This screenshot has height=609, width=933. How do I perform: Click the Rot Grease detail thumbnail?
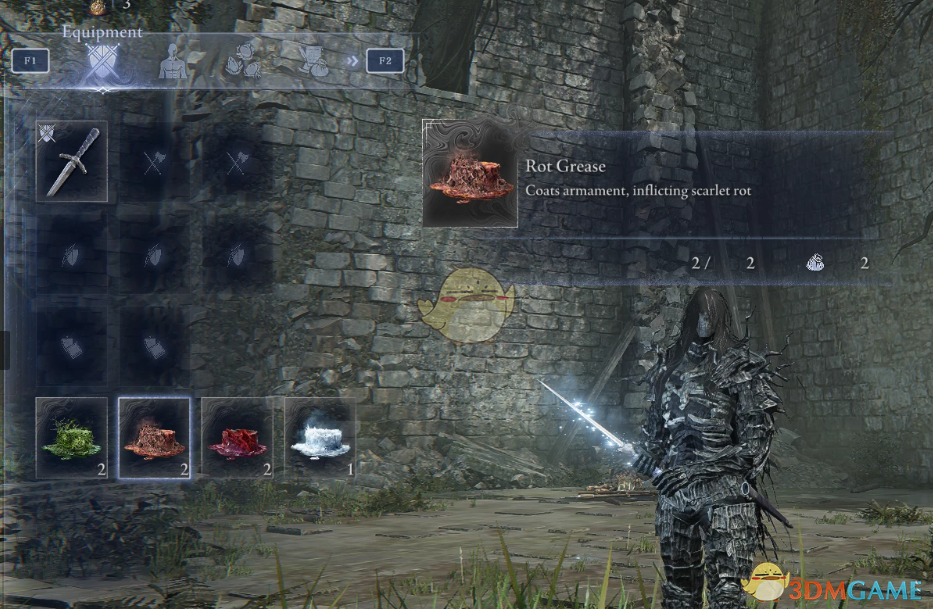tap(470, 173)
